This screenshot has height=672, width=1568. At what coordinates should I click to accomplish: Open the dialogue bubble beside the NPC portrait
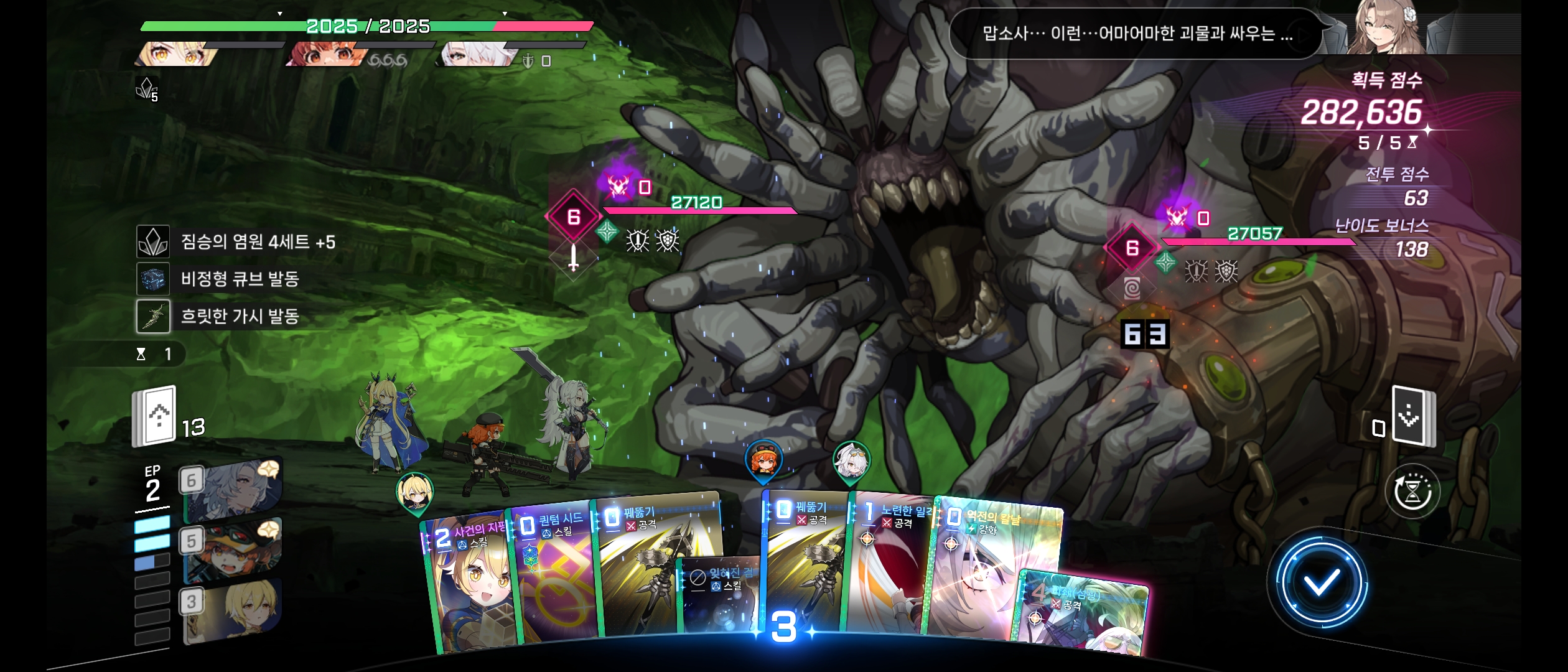tap(1136, 34)
